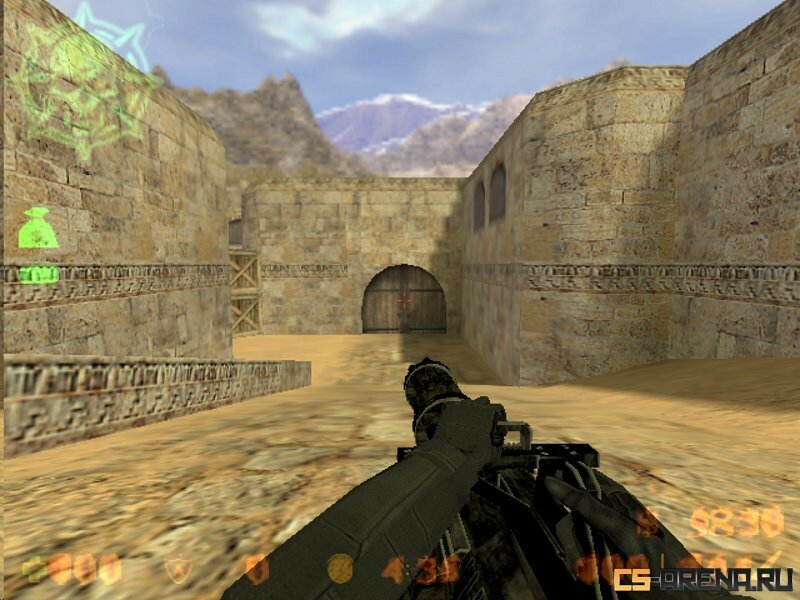Screen dimensions: 800x600
Task: Open the cs-arena.ru watermark link
Action: [x=704, y=579]
